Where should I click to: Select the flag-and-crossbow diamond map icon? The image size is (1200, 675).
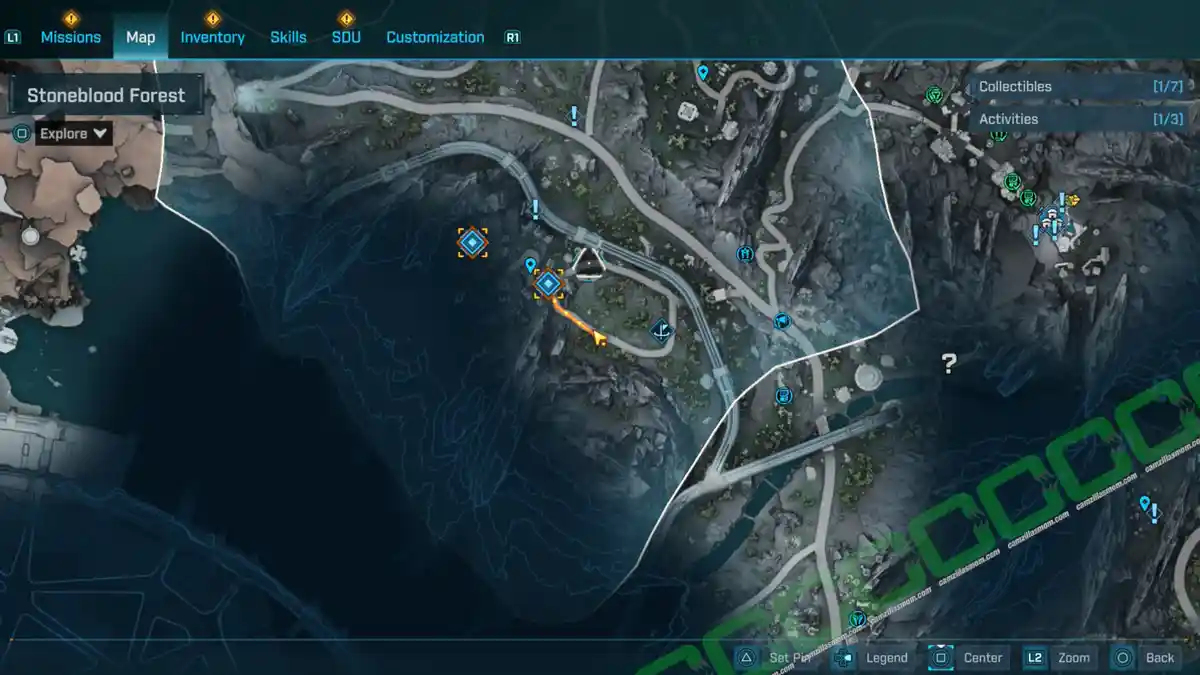[660, 330]
